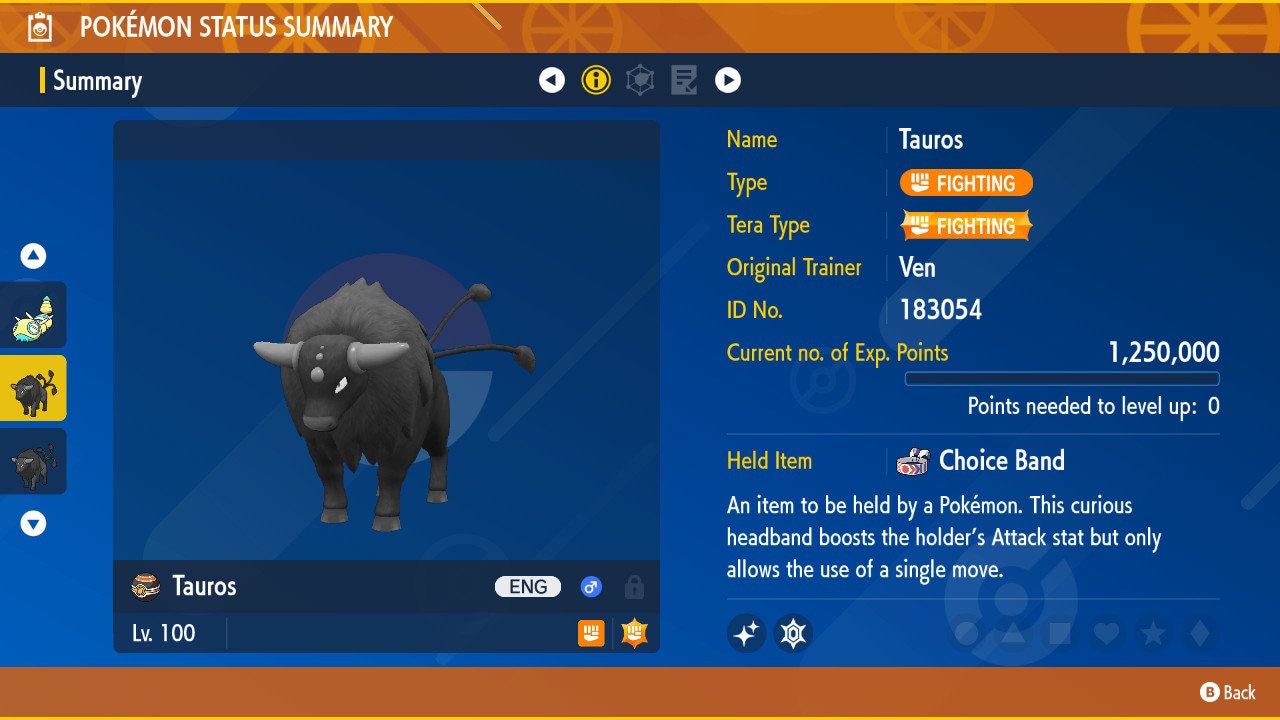Viewport: 1280px width, 720px height.
Task: Open the memo/notes page icon
Action: point(685,80)
